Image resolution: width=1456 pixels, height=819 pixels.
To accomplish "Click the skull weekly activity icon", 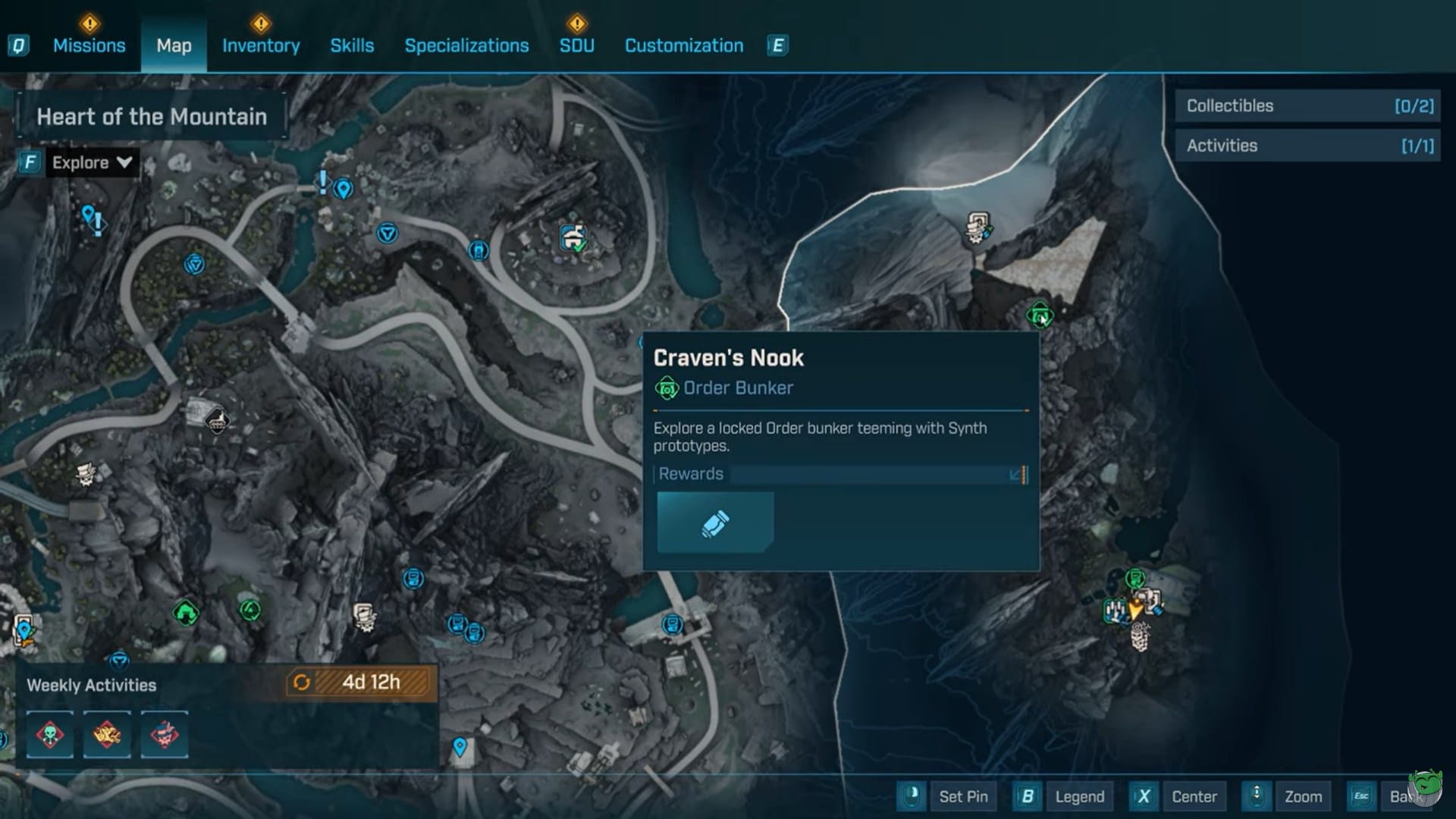I will (x=49, y=735).
